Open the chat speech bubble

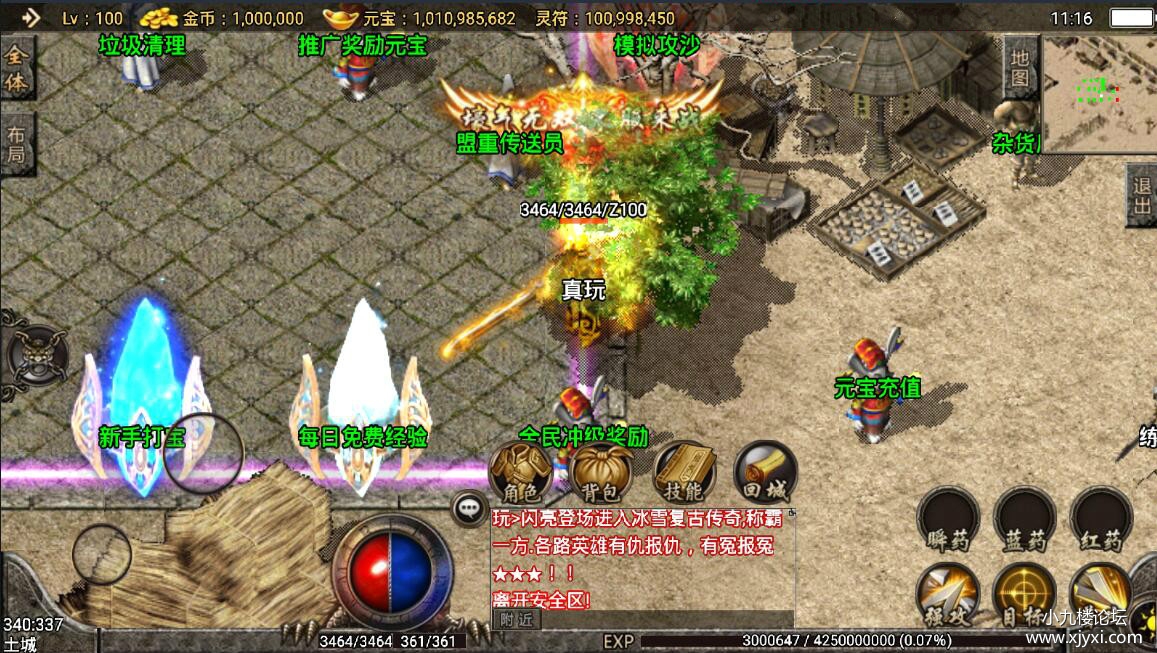(469, 508)
